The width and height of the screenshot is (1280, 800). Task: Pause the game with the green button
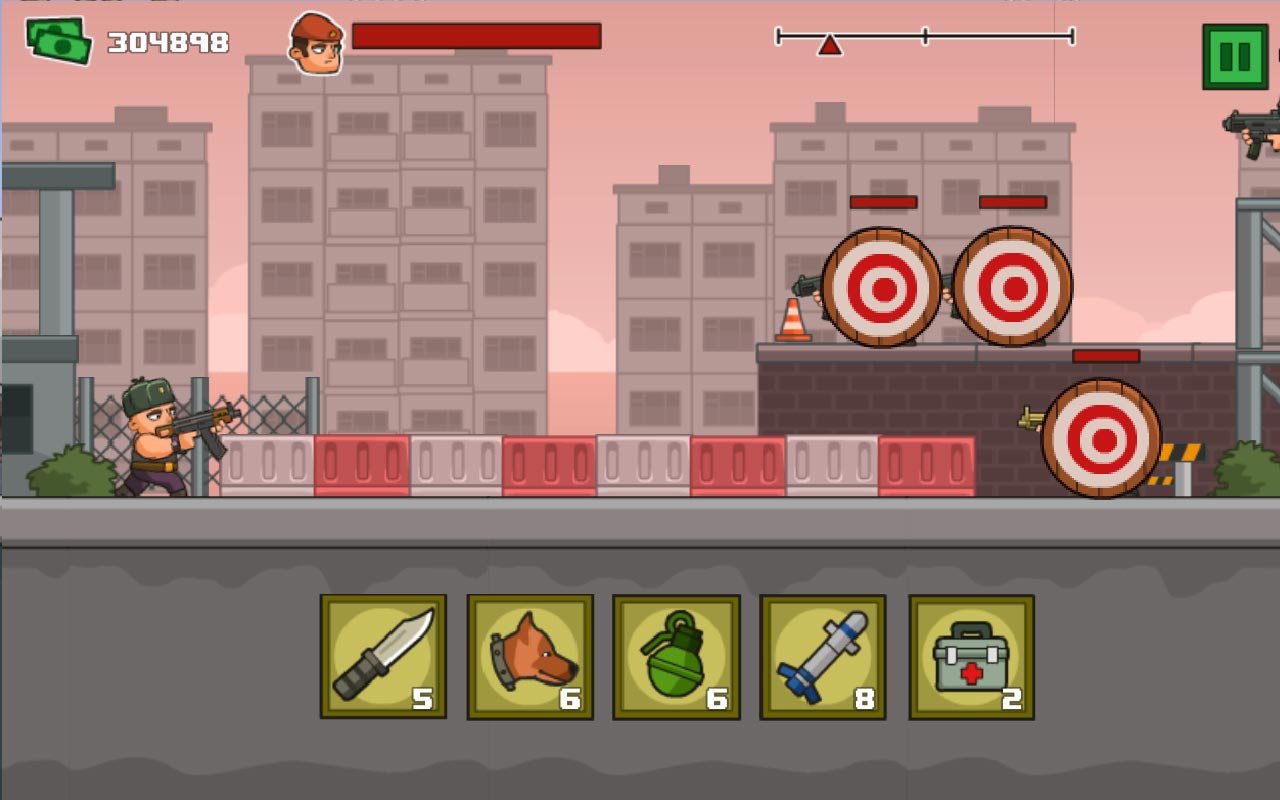click(x=1234, y=56)
